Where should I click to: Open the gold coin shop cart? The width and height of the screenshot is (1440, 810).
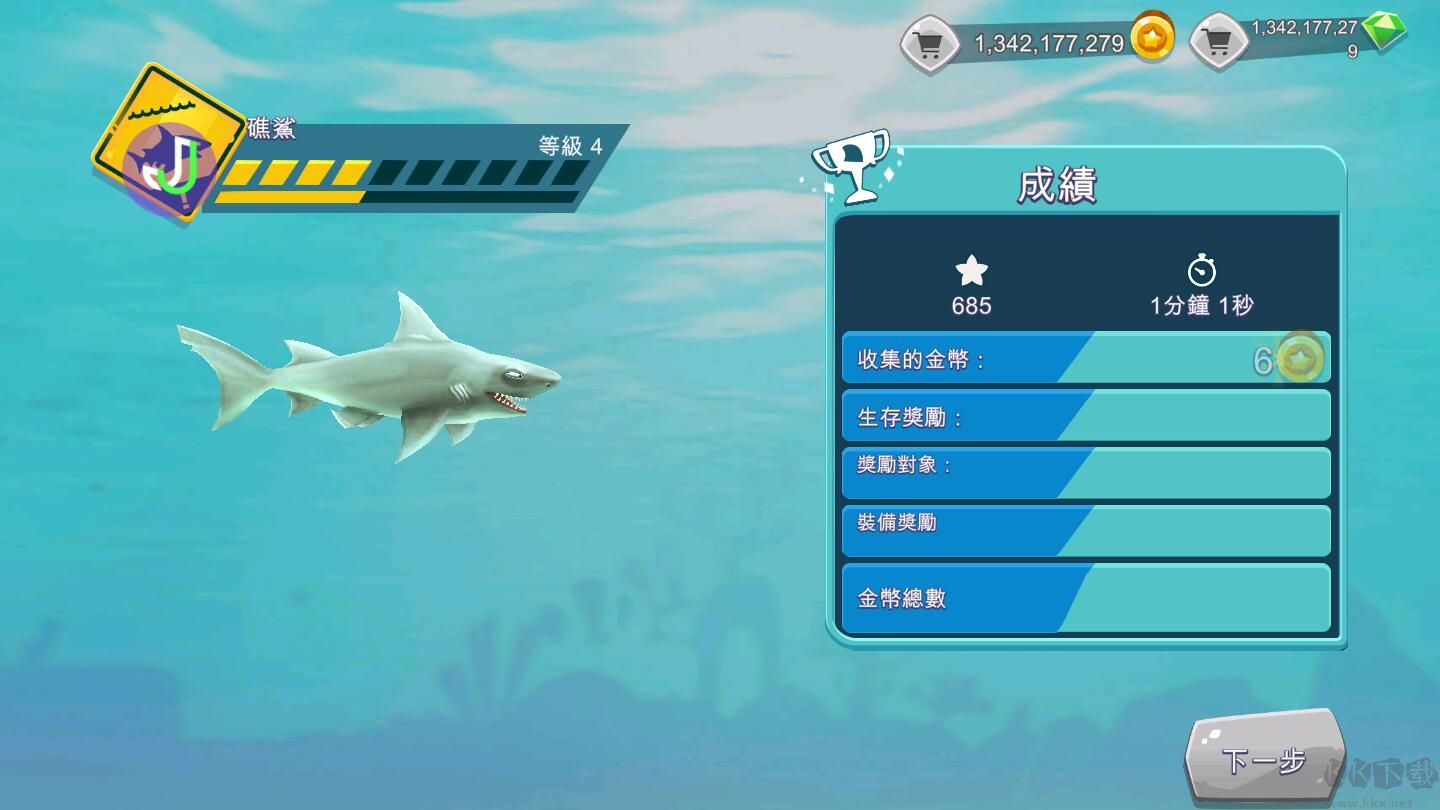[x=930, y=45]
